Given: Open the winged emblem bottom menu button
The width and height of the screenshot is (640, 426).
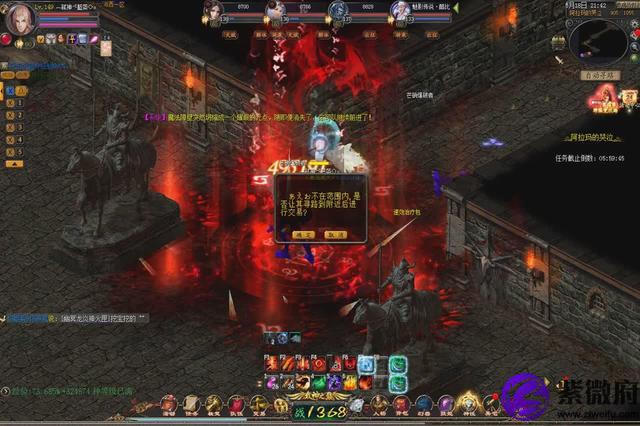Looking at the screenshot, I should (x=469, y=404).
